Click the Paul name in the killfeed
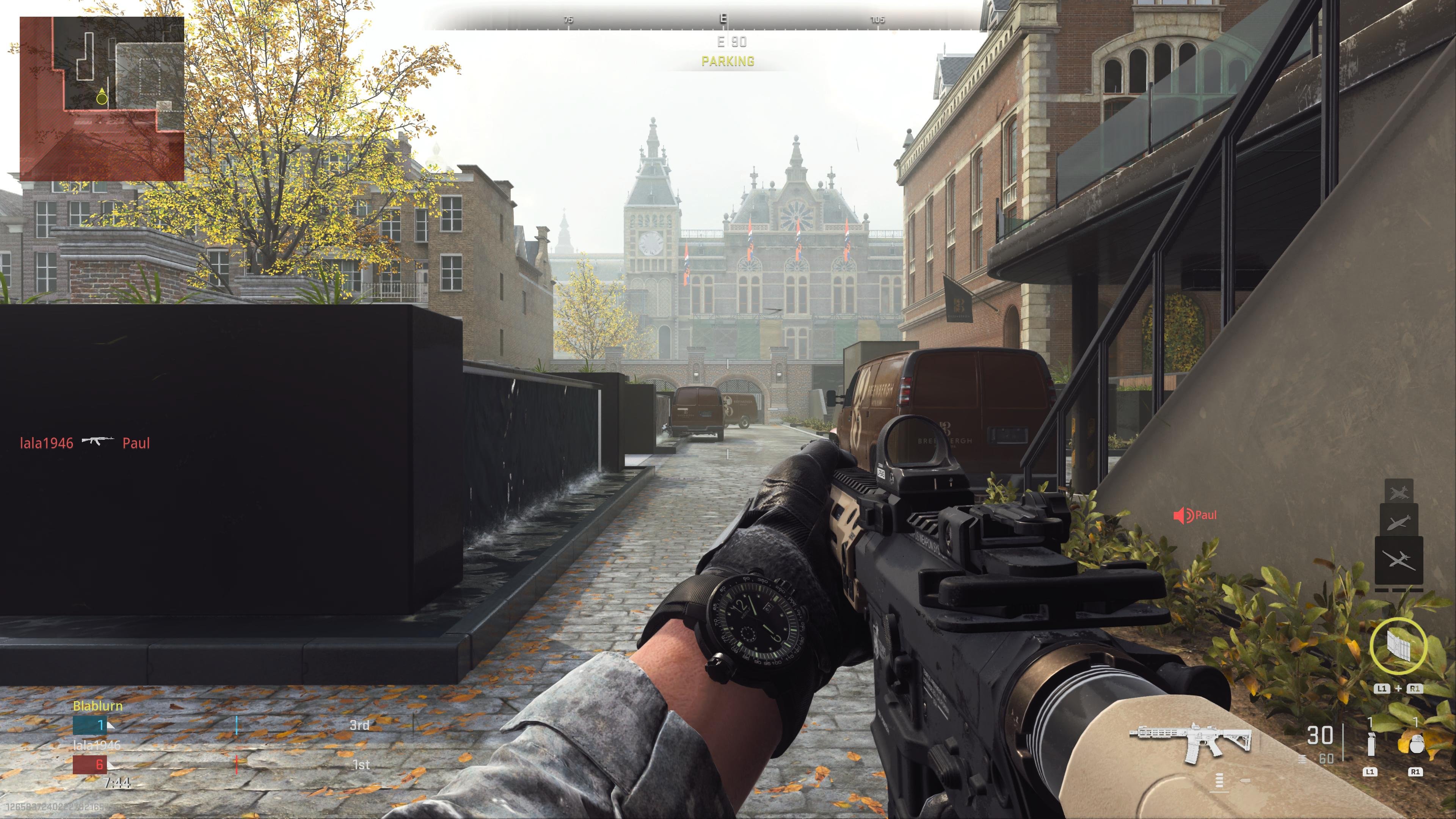The width and height of the screenshot is (1456, 819). tap(133, 443)
